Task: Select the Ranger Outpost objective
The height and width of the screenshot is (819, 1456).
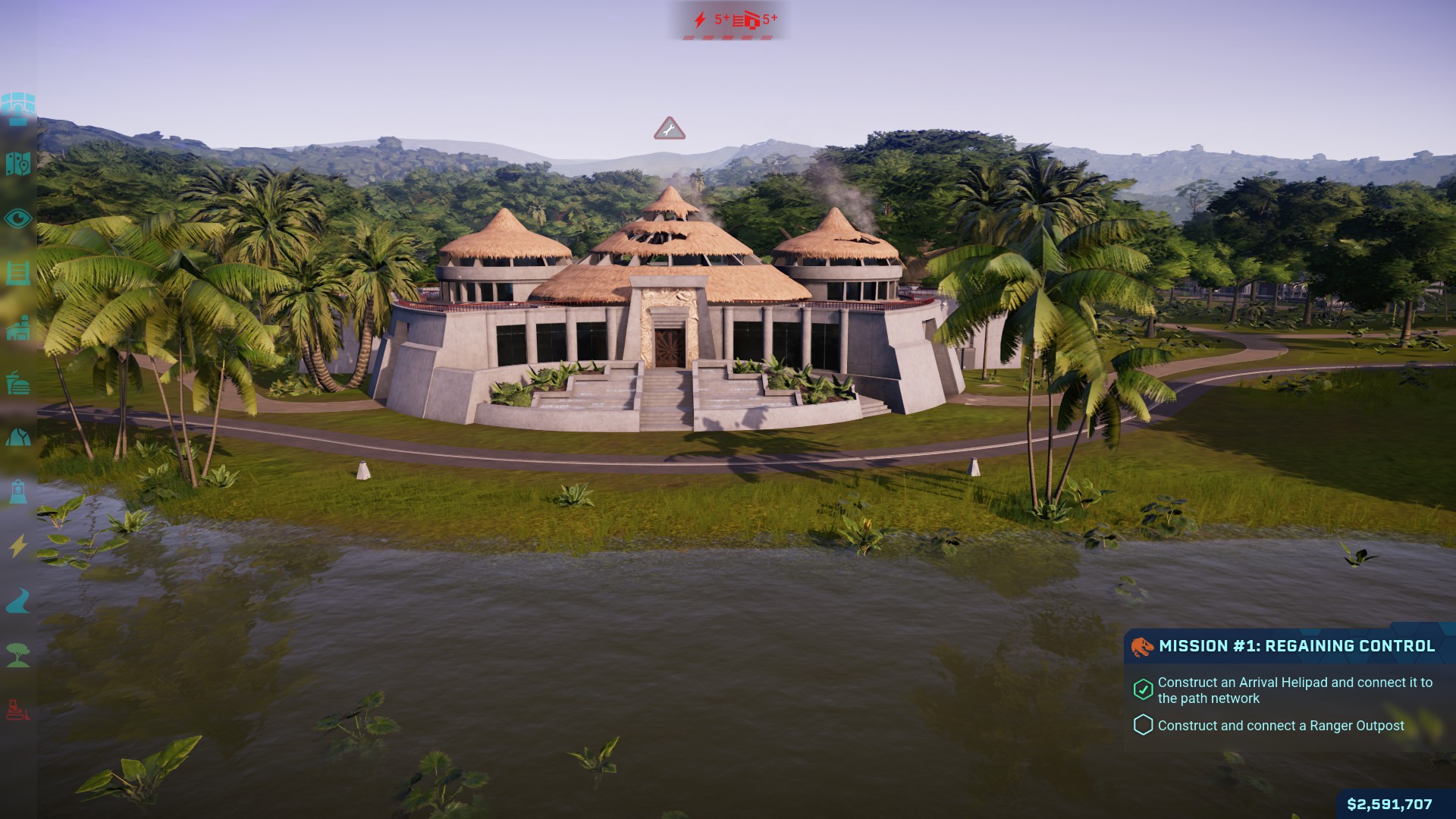Action: pyautogui.click(x=1280, y=726)
